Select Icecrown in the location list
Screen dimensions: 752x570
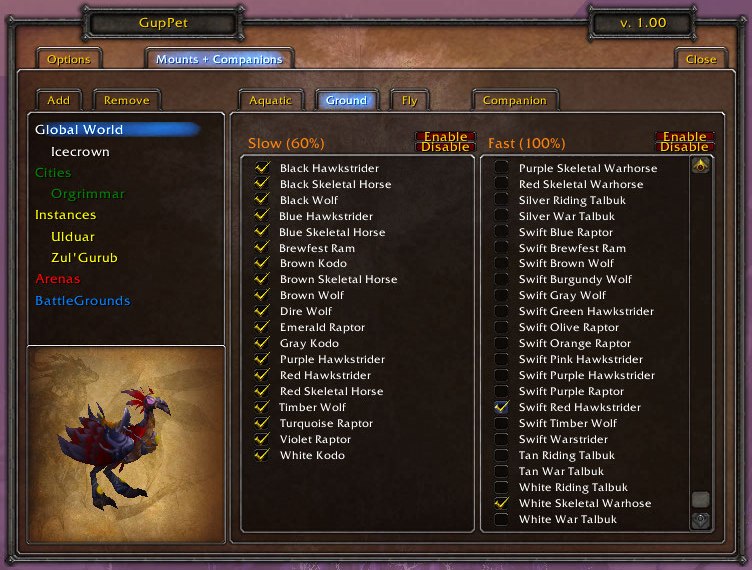(x=80, y=152)
